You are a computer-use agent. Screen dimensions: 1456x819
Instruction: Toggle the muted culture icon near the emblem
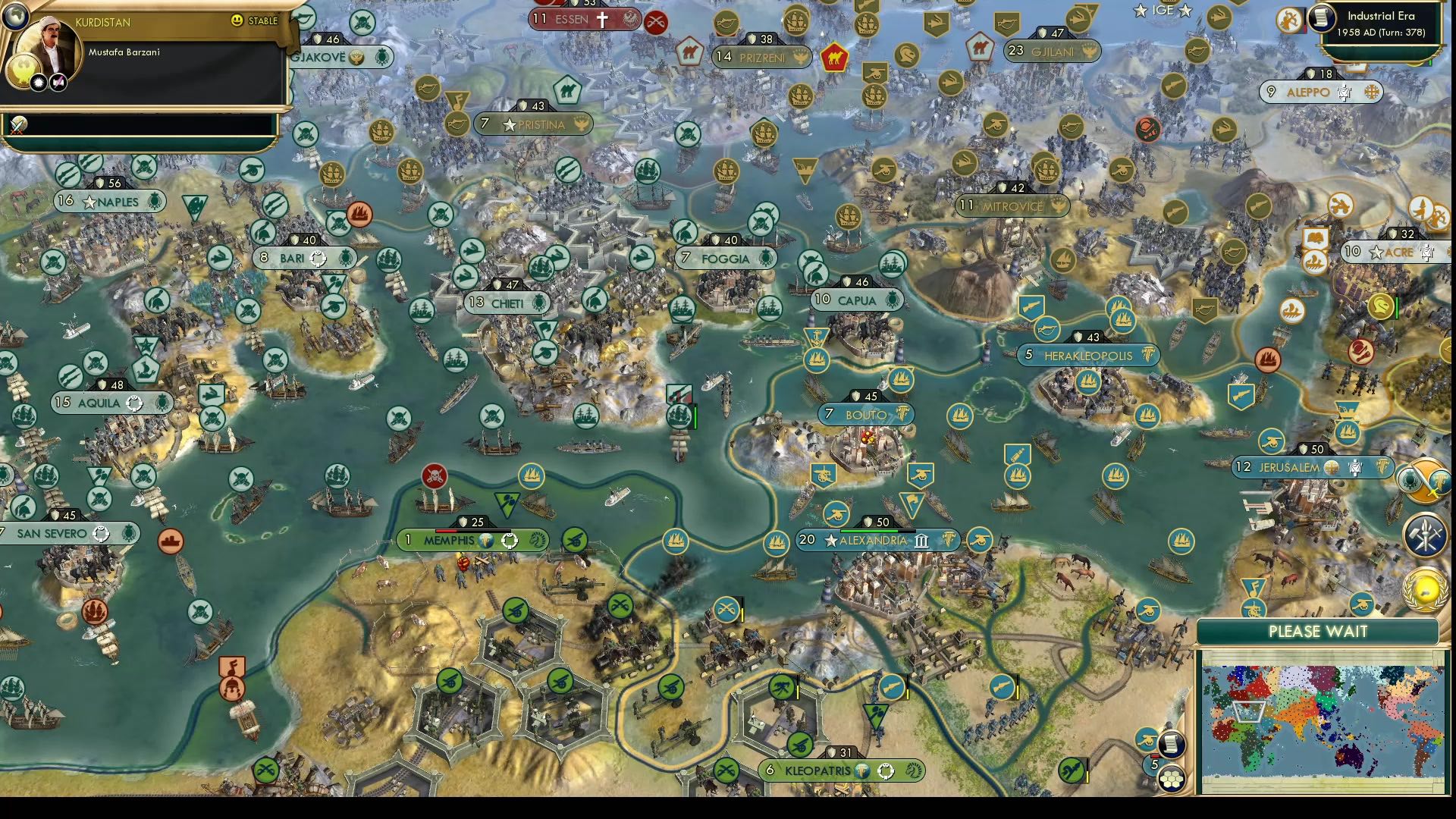point(58,83)
